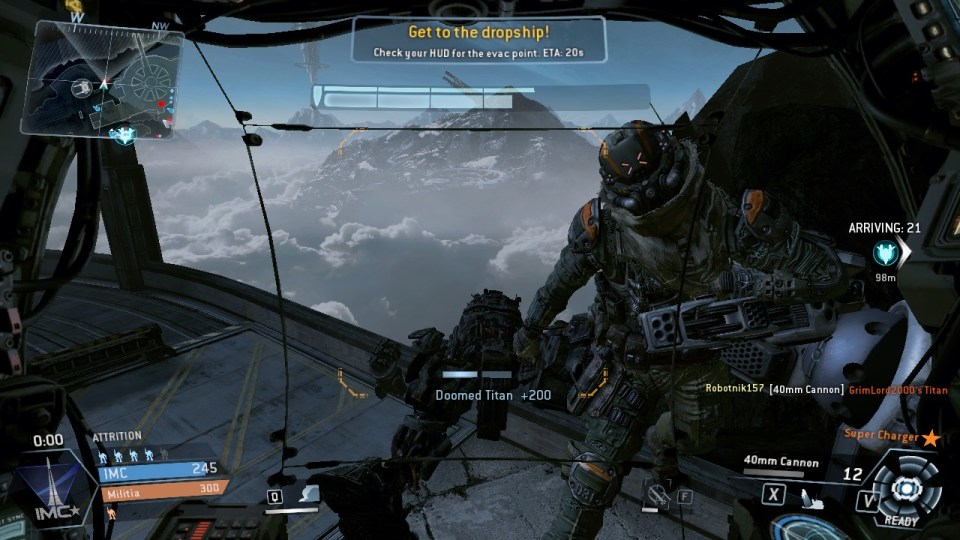The image size is (960, 540).
Task: Click the Super Charger burn card star
Action: click(x=931, y=437)
